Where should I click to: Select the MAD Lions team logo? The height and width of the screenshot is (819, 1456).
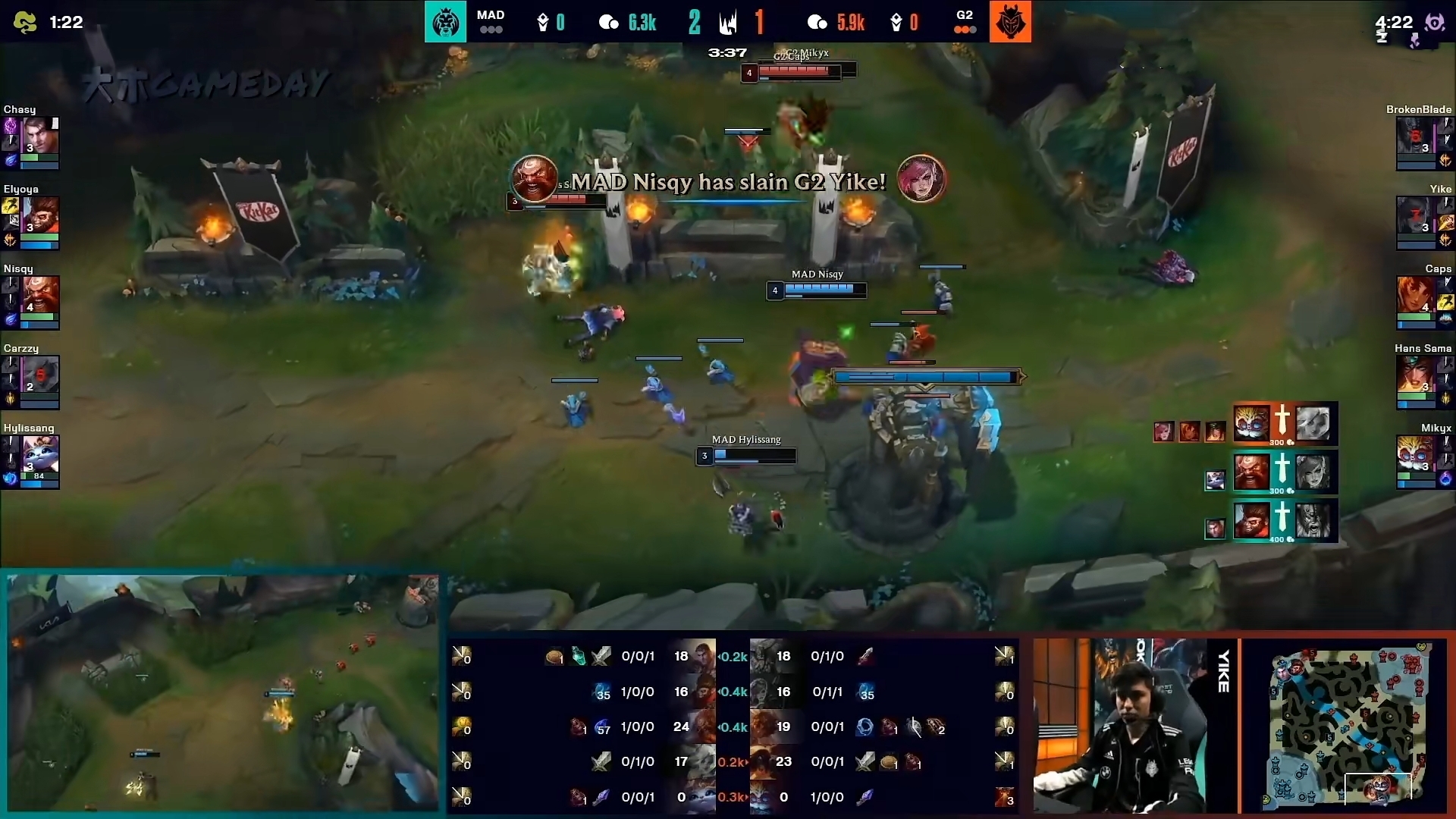coord(445,22)
